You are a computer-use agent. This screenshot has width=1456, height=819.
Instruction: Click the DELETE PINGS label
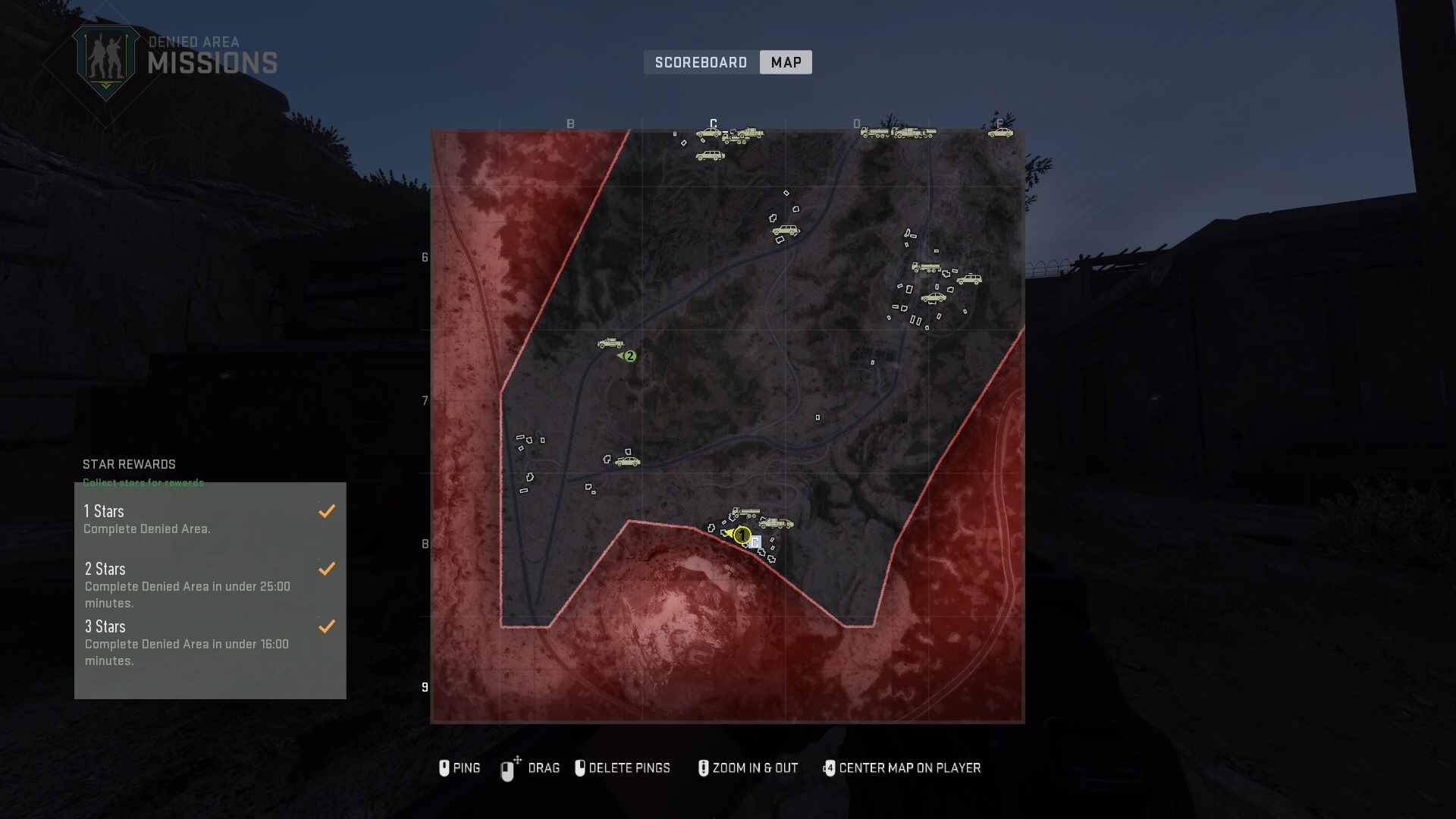(x=632, y=768)
